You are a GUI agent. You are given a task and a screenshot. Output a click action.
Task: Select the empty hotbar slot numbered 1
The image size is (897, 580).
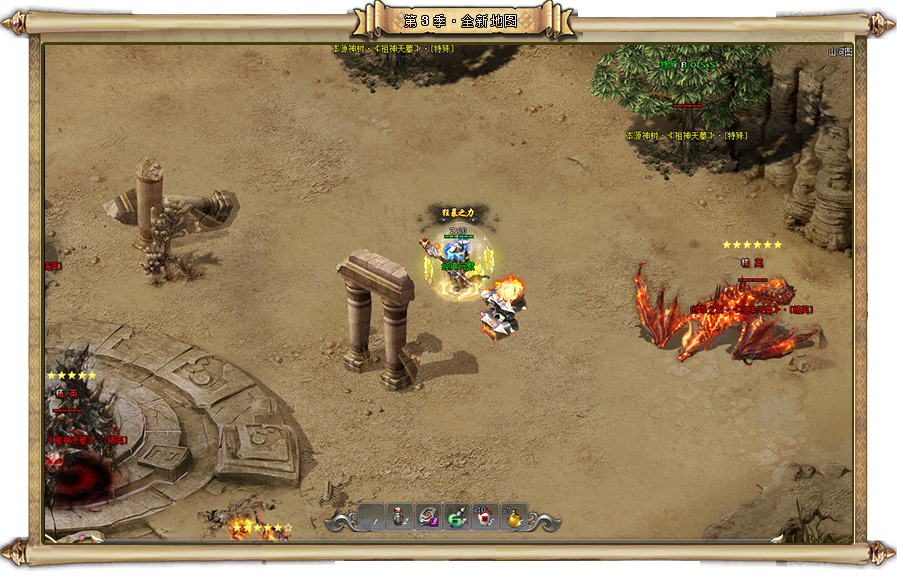pos(372,517)
